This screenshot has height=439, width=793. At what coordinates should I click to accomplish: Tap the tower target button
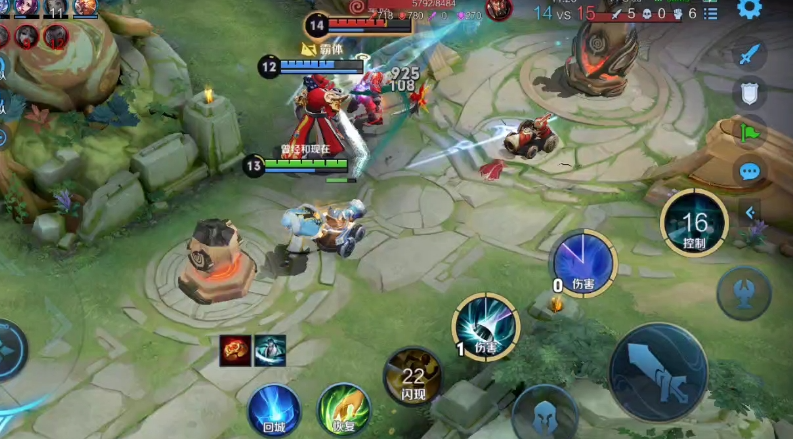click(744, 292)
